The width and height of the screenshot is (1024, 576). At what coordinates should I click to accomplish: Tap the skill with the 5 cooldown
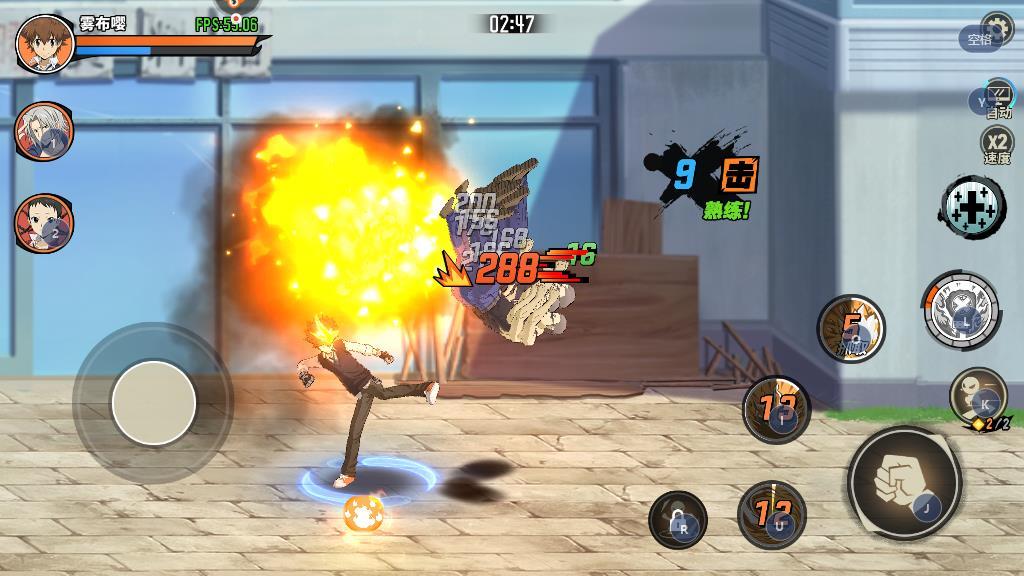coord(851,328)
